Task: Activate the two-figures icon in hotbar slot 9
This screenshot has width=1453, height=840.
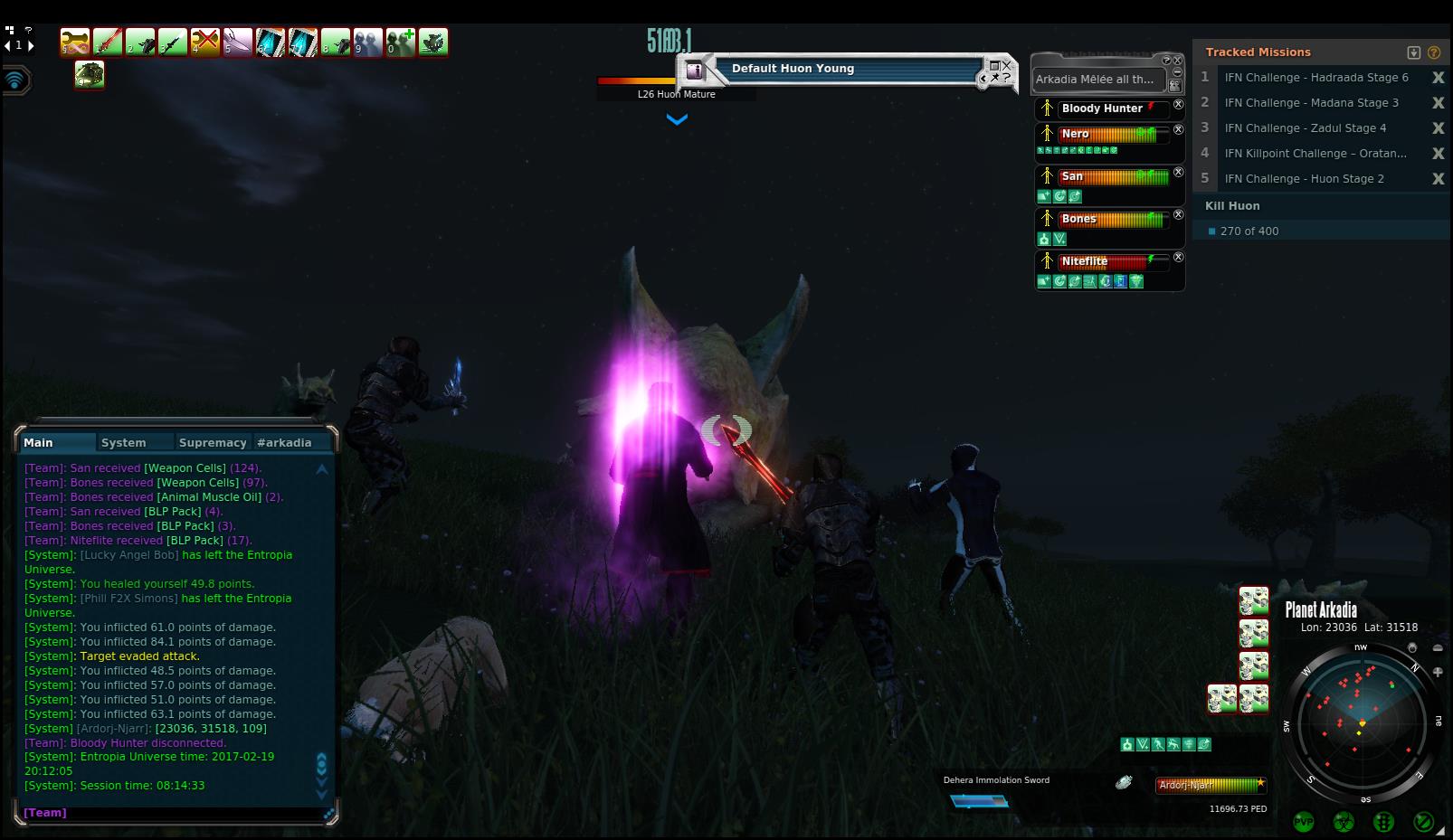Action: click(368, 42)
